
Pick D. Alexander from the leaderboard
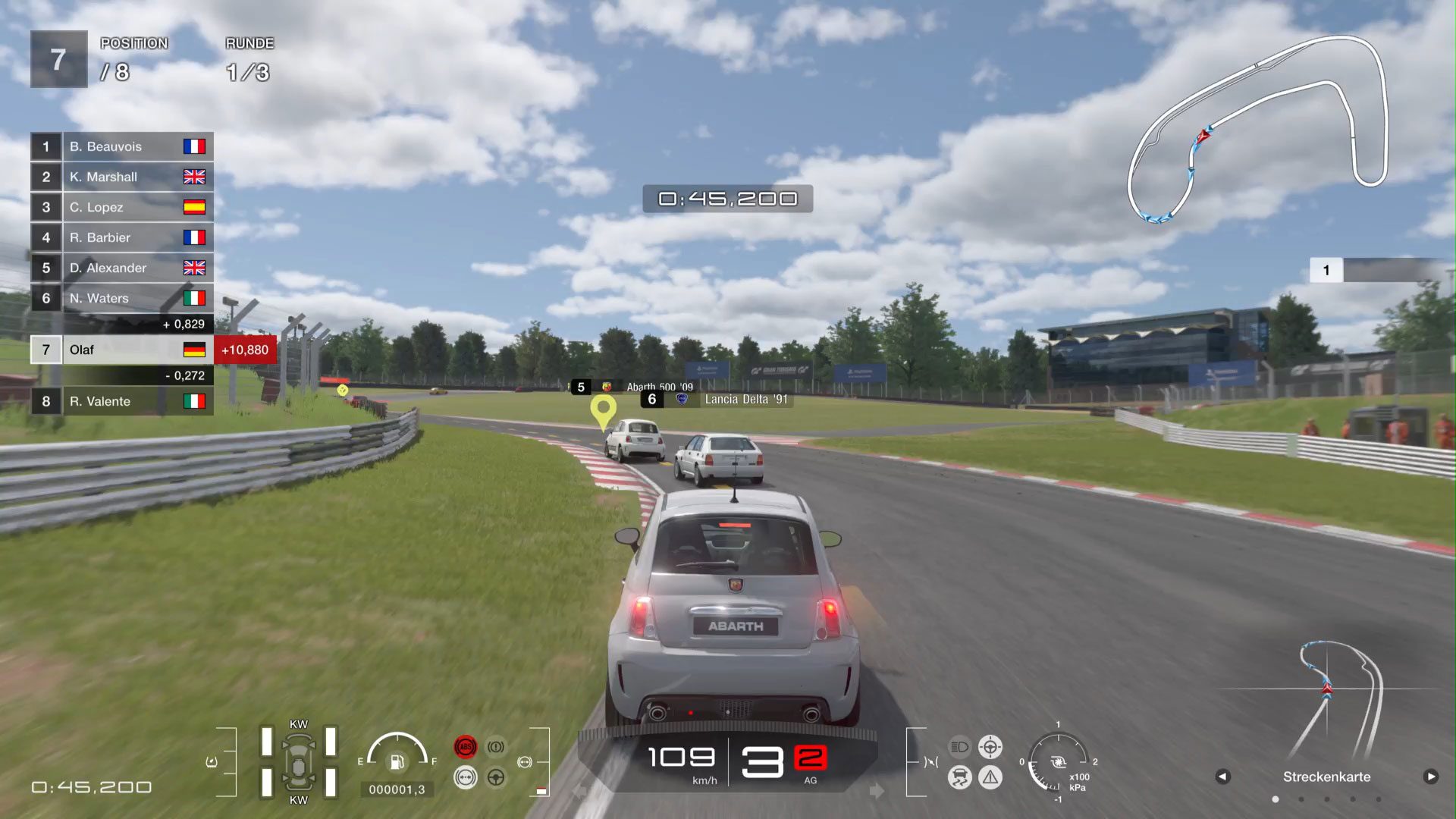(x=121, y=268)
